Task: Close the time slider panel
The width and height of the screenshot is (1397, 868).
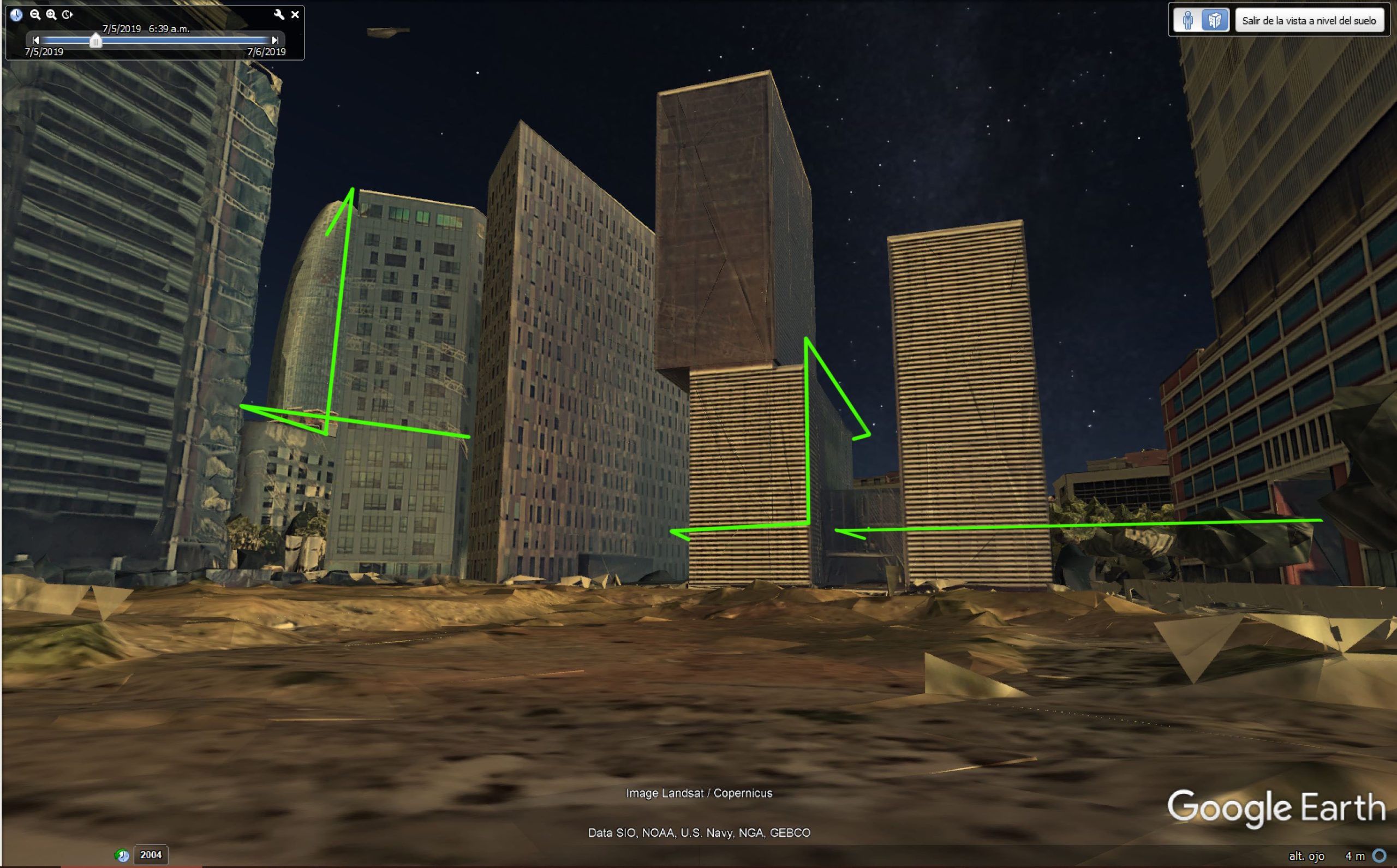Action: pos(296,15)
